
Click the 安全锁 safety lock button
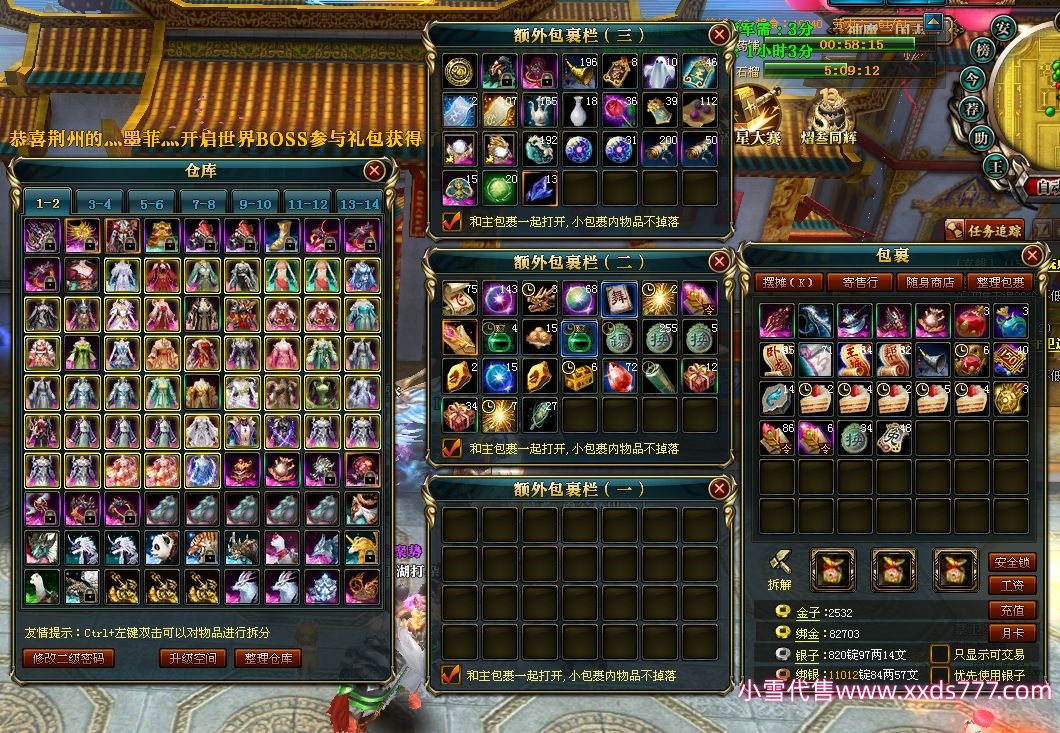pos(1011,562)
